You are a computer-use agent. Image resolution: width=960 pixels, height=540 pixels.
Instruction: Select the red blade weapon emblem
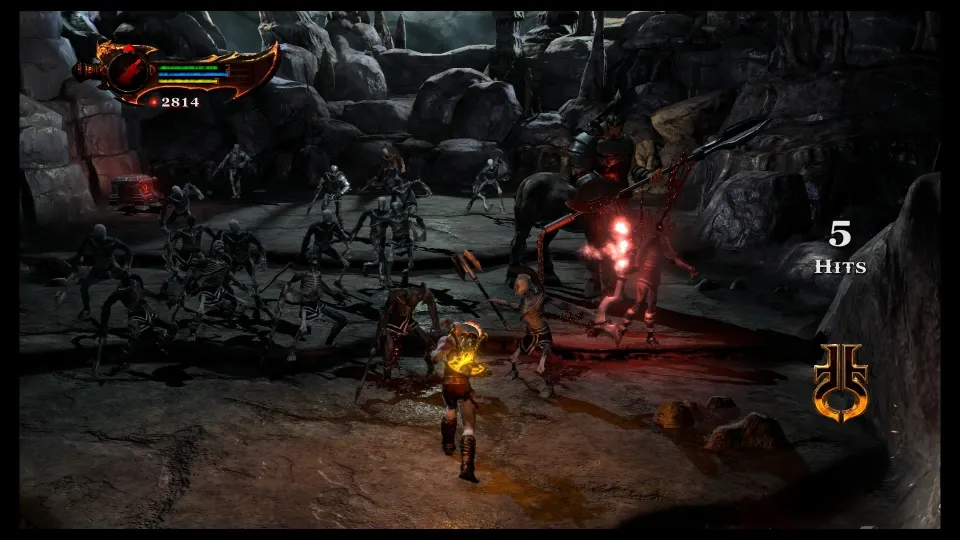coord(129,71)
